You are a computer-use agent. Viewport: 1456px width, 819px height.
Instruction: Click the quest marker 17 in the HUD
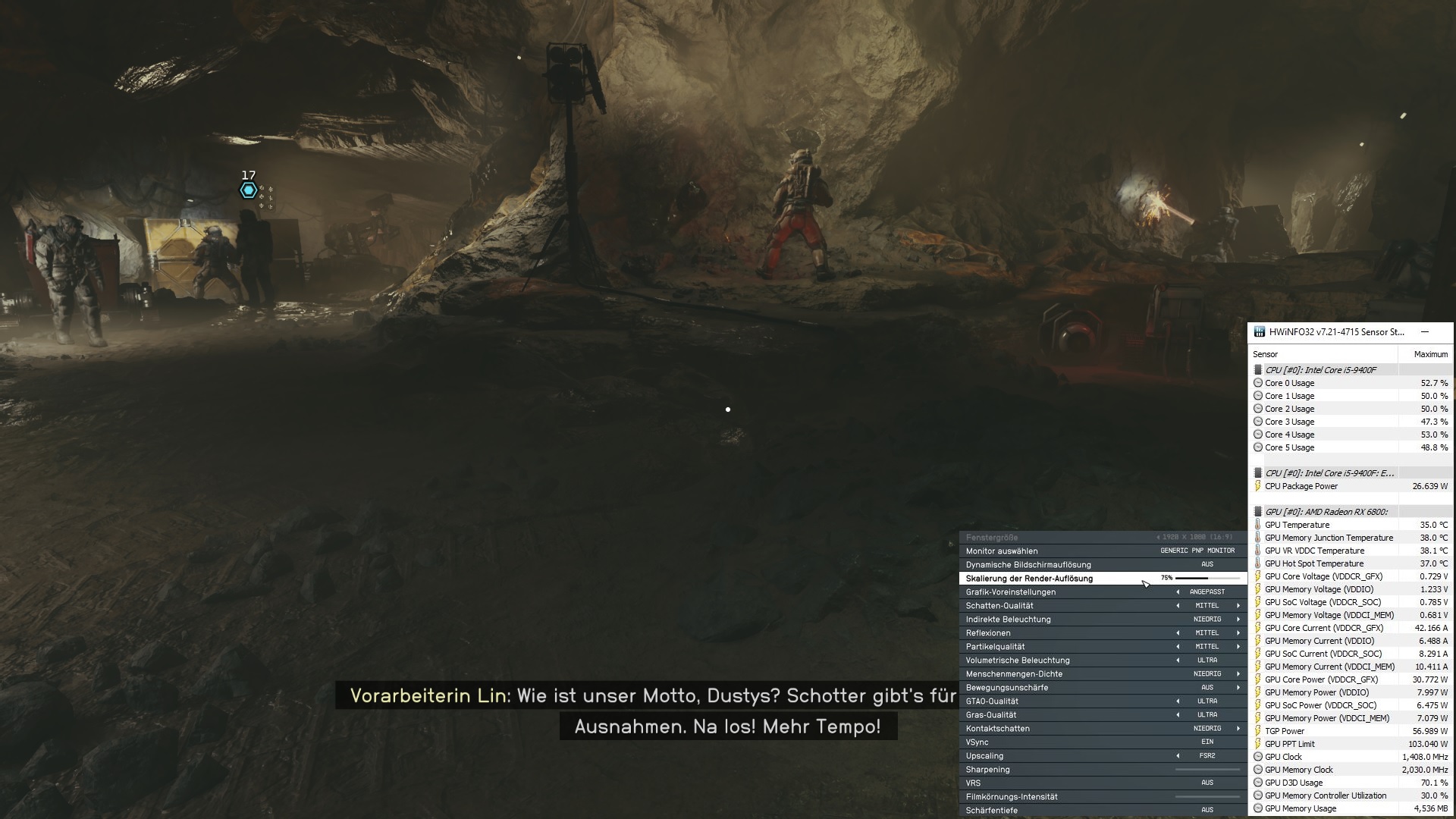(248, 190)
